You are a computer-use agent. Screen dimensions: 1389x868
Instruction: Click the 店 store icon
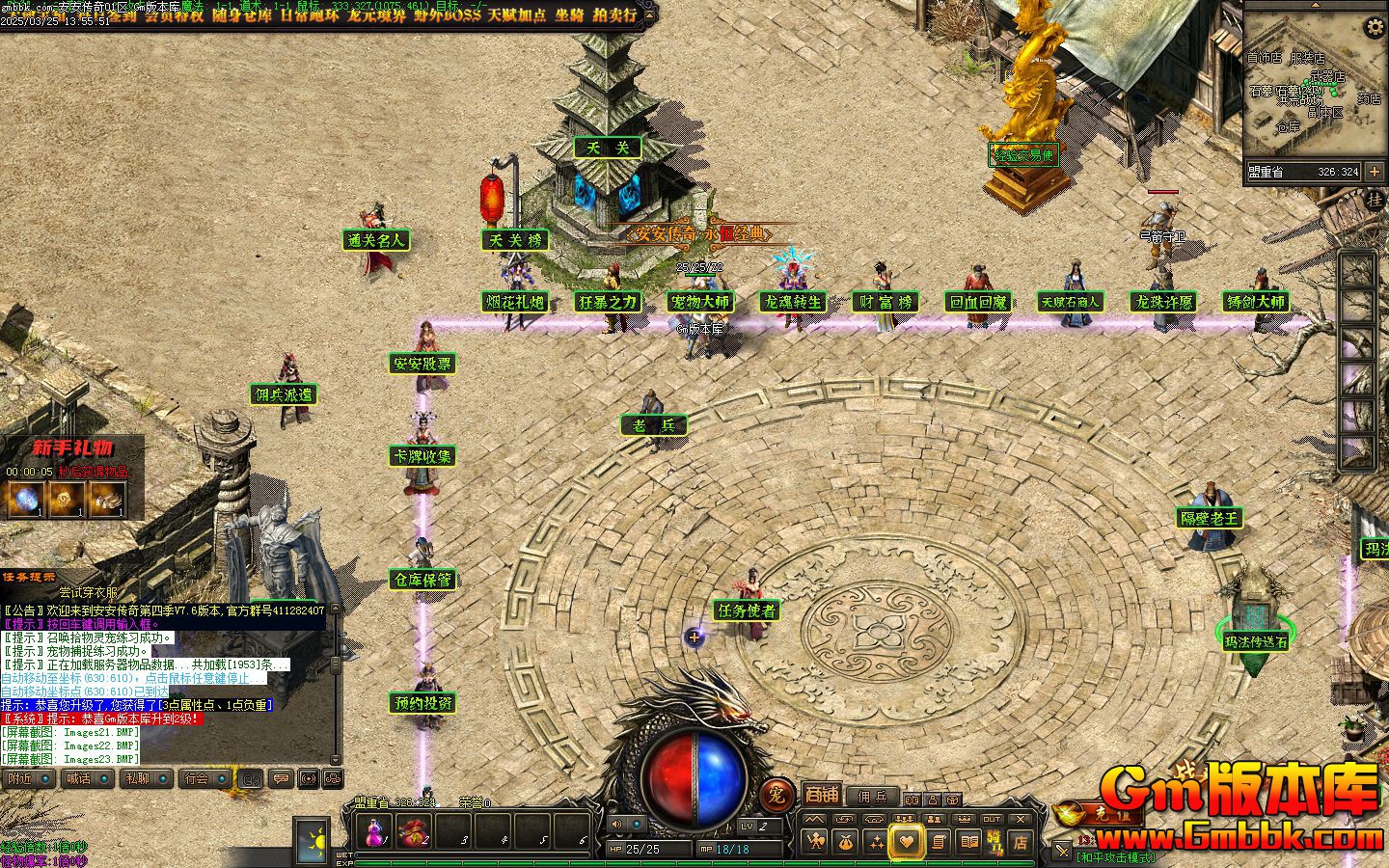1021,842
